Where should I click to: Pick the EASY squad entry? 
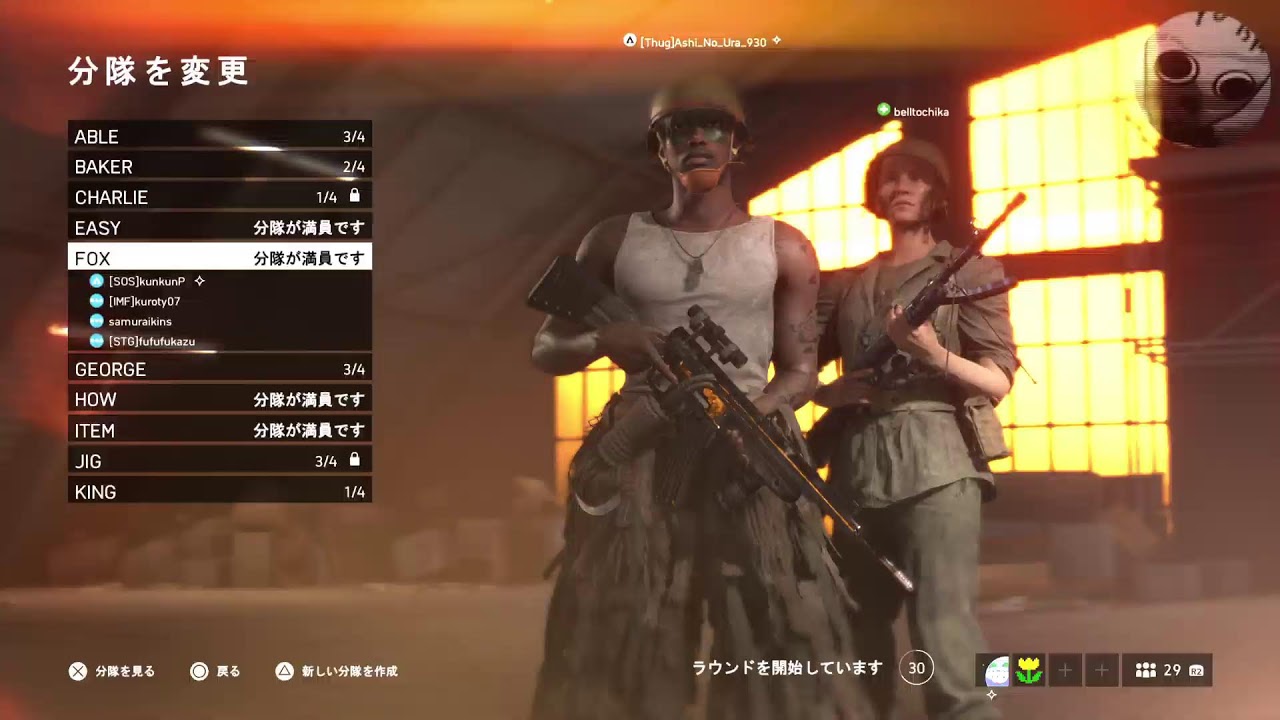click(219, 228)
